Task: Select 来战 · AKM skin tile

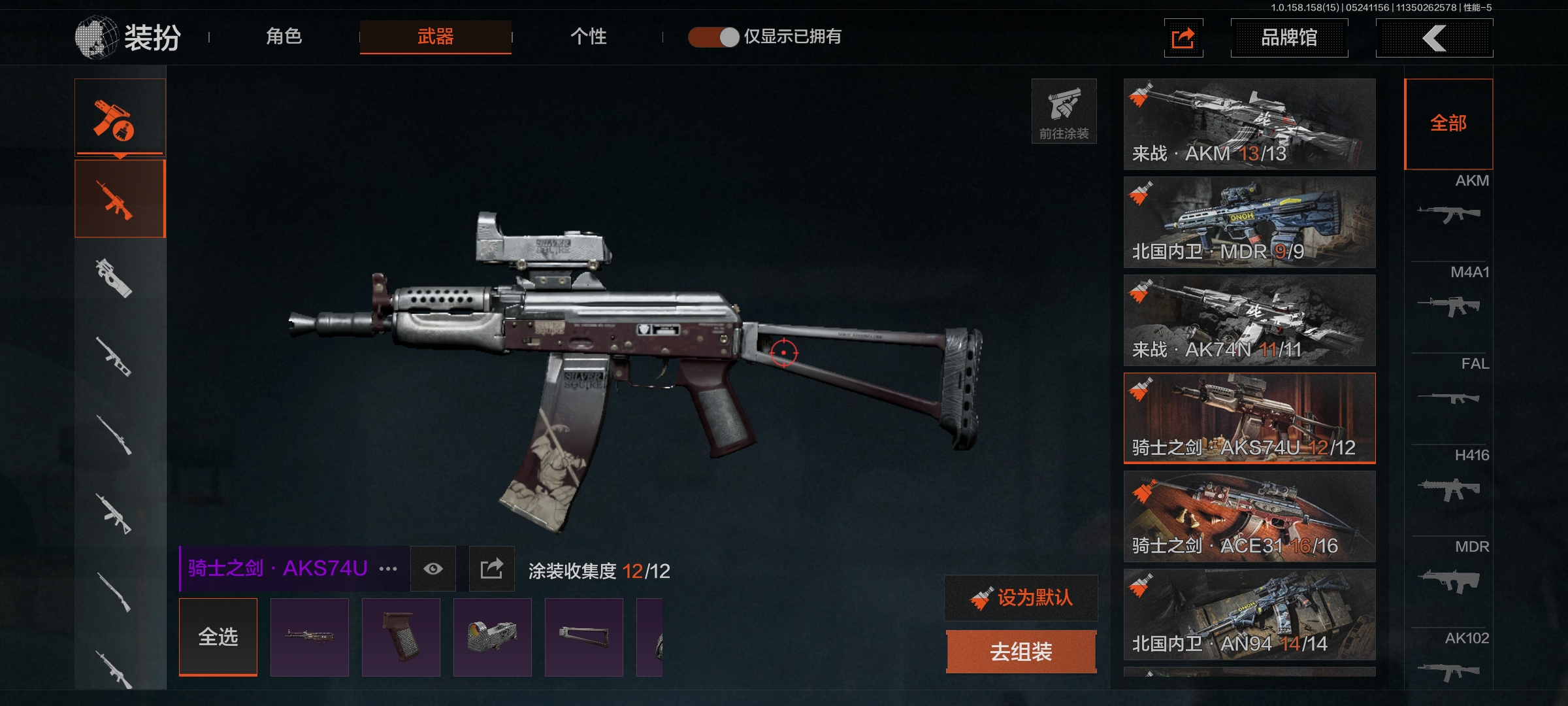Action: [1249, 124]
